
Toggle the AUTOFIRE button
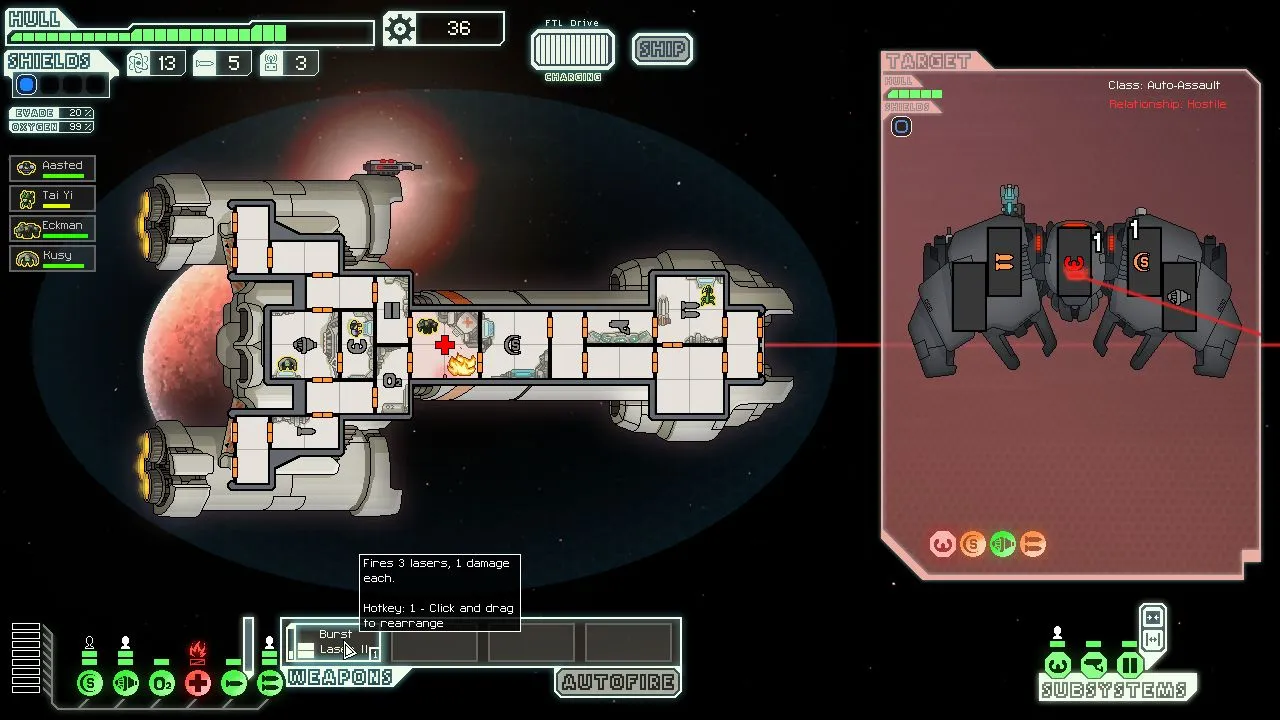point(619,683)
